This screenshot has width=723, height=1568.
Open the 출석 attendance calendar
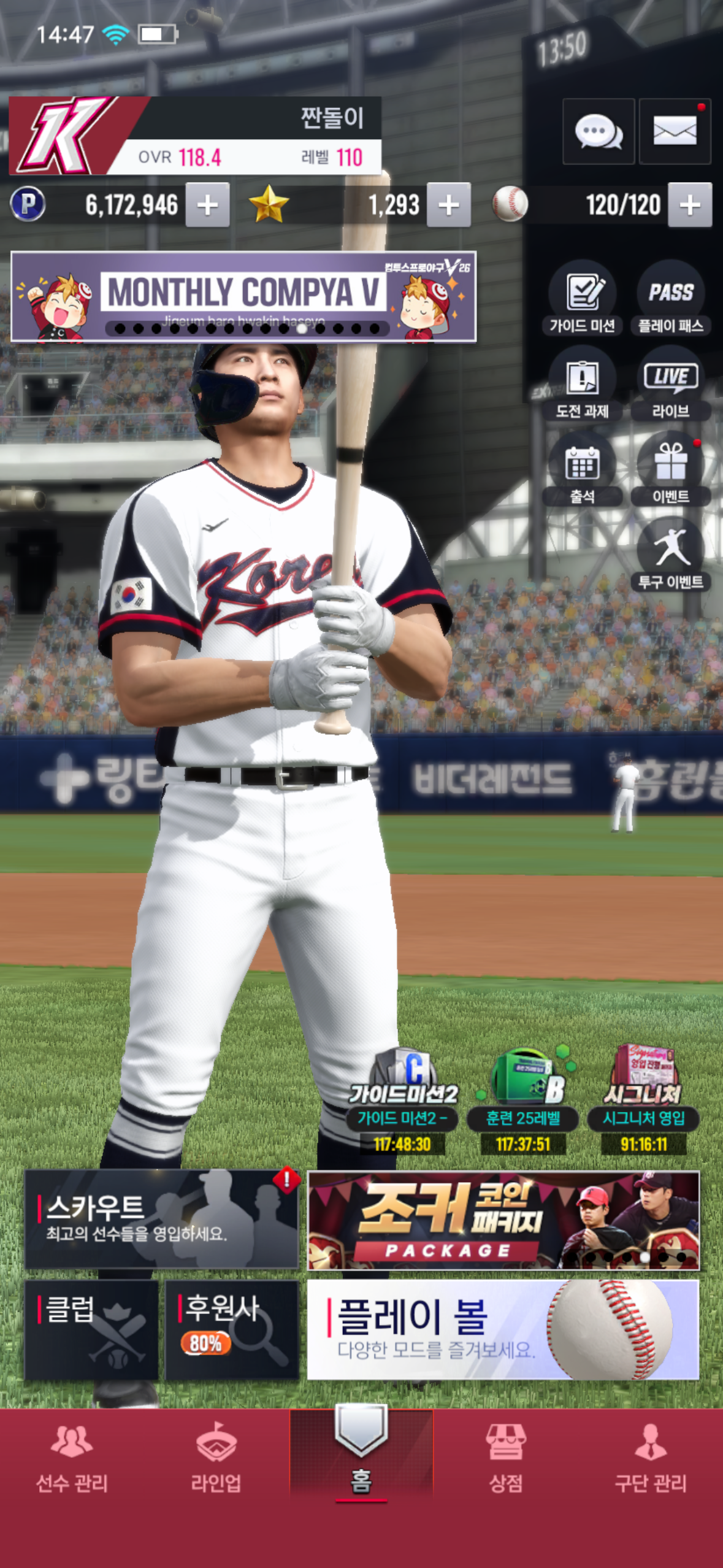pyautogui.click(x=582, y=470)
